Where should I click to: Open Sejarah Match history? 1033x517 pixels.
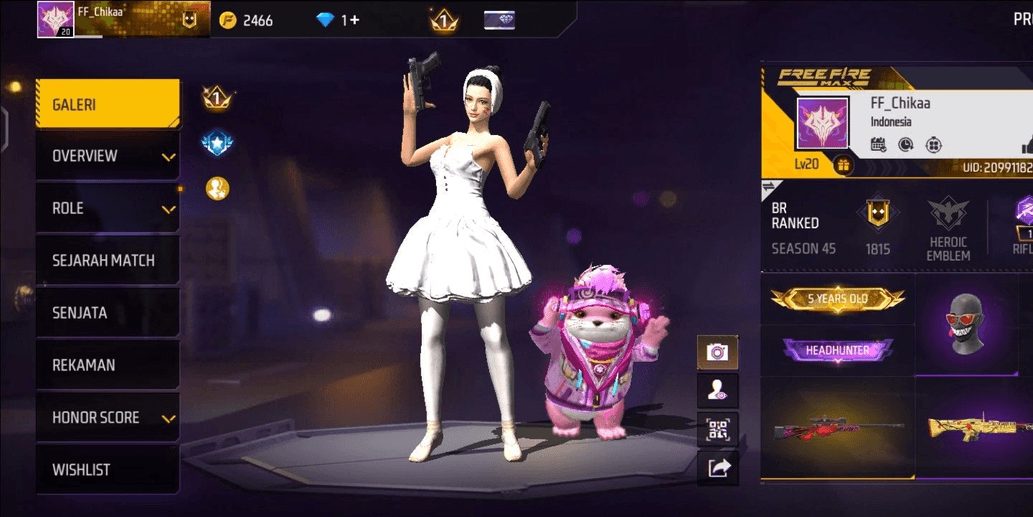point(107,261)
